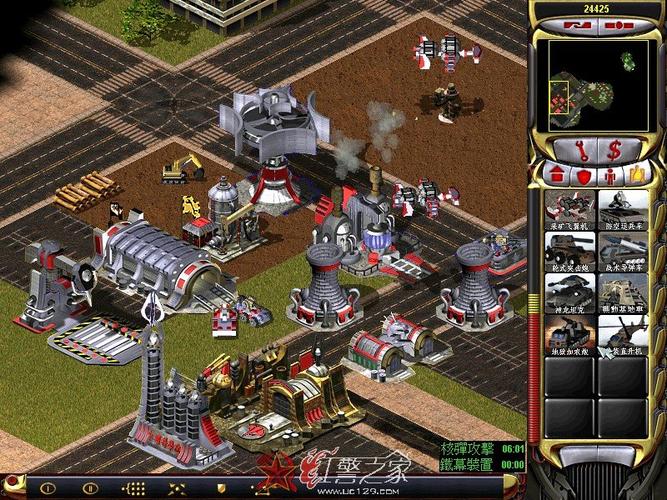Switch to the buildings tab with house icon
The image size is (667, 500).
tap(558, 175)
